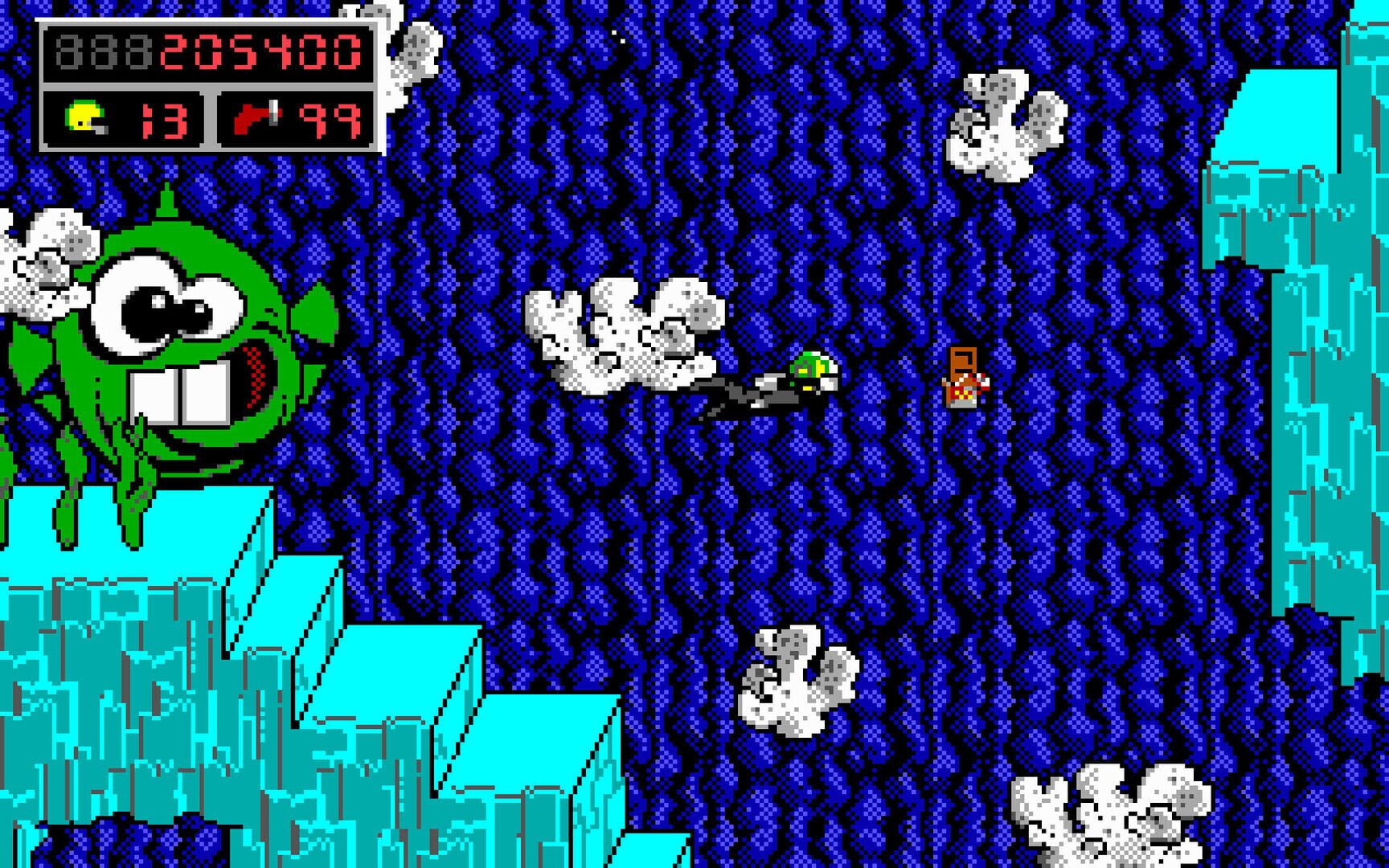Click the yellow helmet lives icon
This screenshot has width=1389, height=868.
pos(84,117)
